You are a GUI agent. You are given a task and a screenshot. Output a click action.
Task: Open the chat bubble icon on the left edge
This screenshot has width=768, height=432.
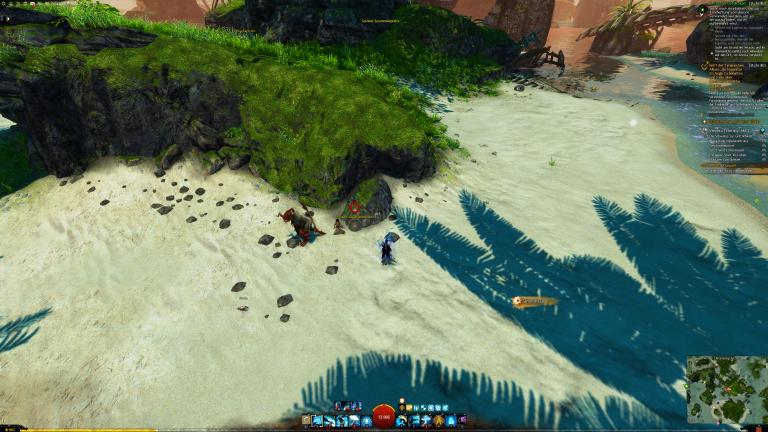point(4,19)
